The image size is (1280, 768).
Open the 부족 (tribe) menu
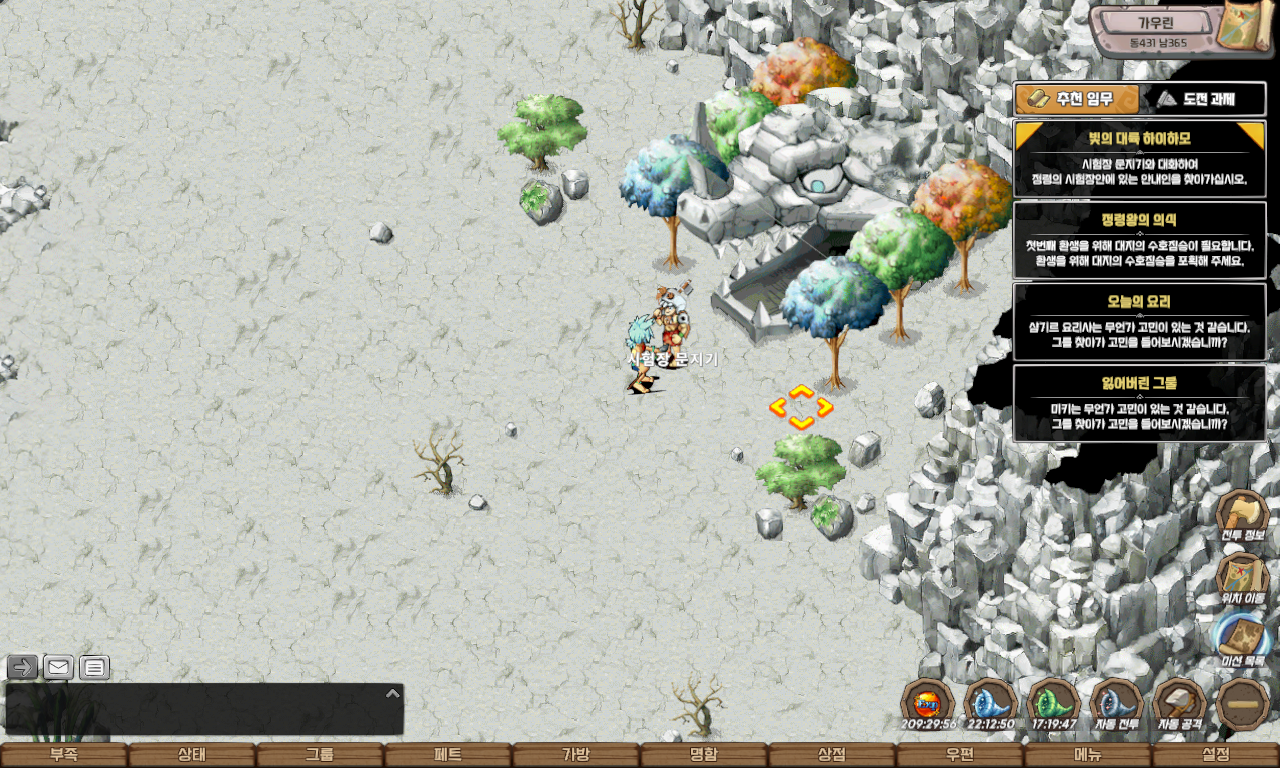pos(64,755)
